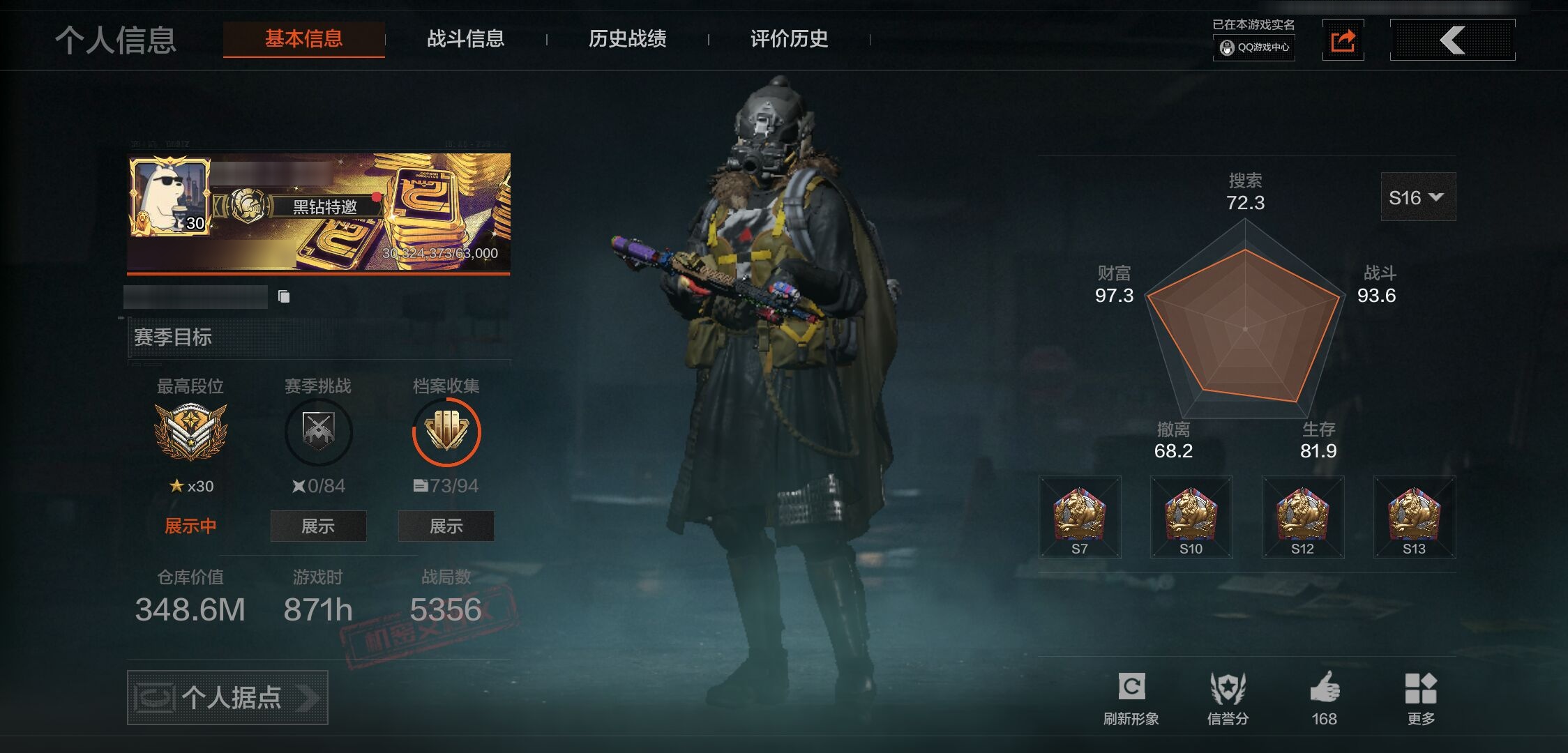The image size is (1568, 753).
Task: View the 评价历史 tab
Action: click(x=789, y=39)
